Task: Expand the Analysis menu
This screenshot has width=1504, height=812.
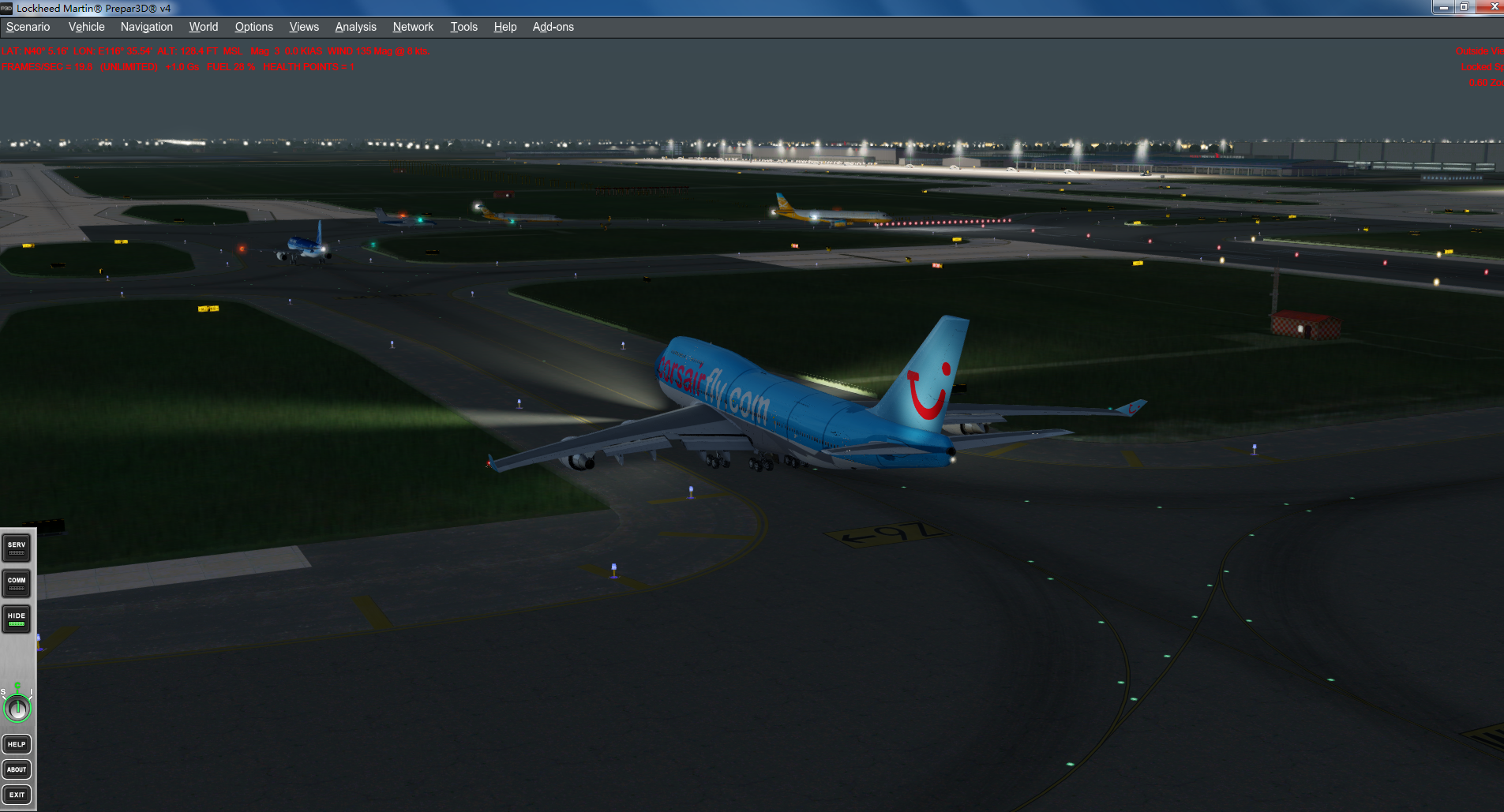Action: pyautogui.click(x=355, y=26)
